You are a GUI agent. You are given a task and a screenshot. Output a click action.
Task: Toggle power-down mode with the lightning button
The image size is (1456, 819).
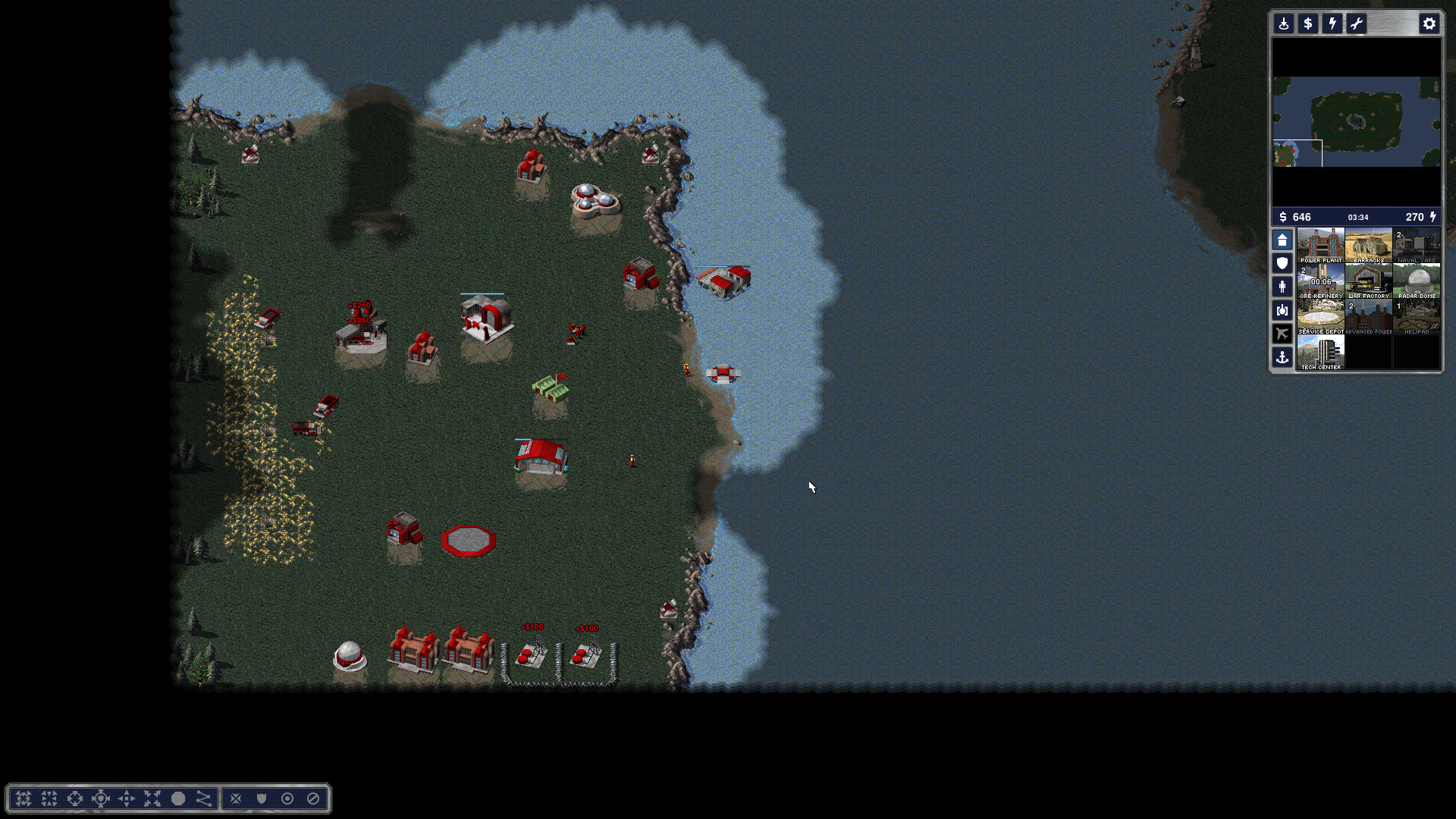(1332, 24)
